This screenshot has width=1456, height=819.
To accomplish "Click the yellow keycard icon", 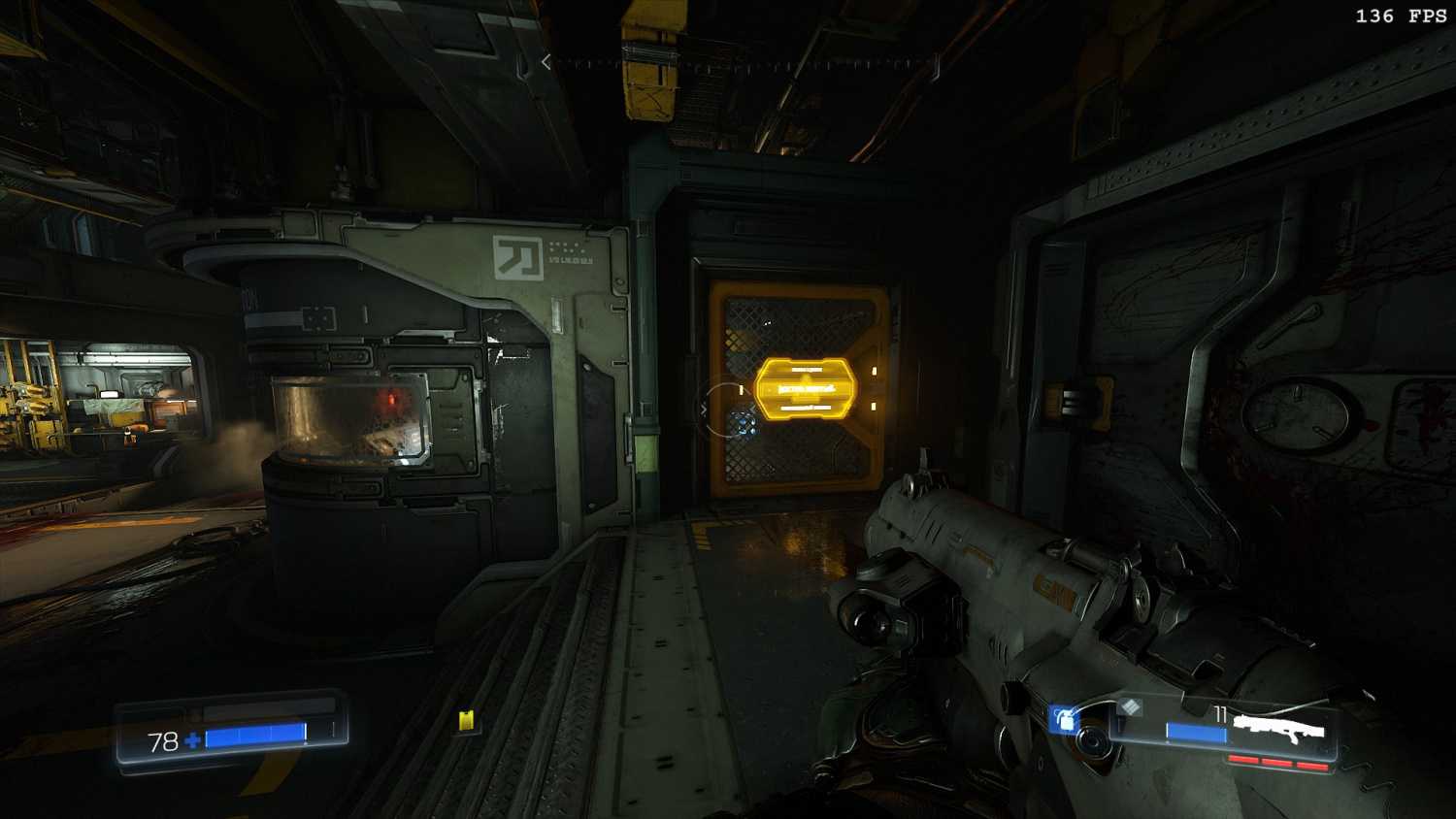I will (468, 720).
